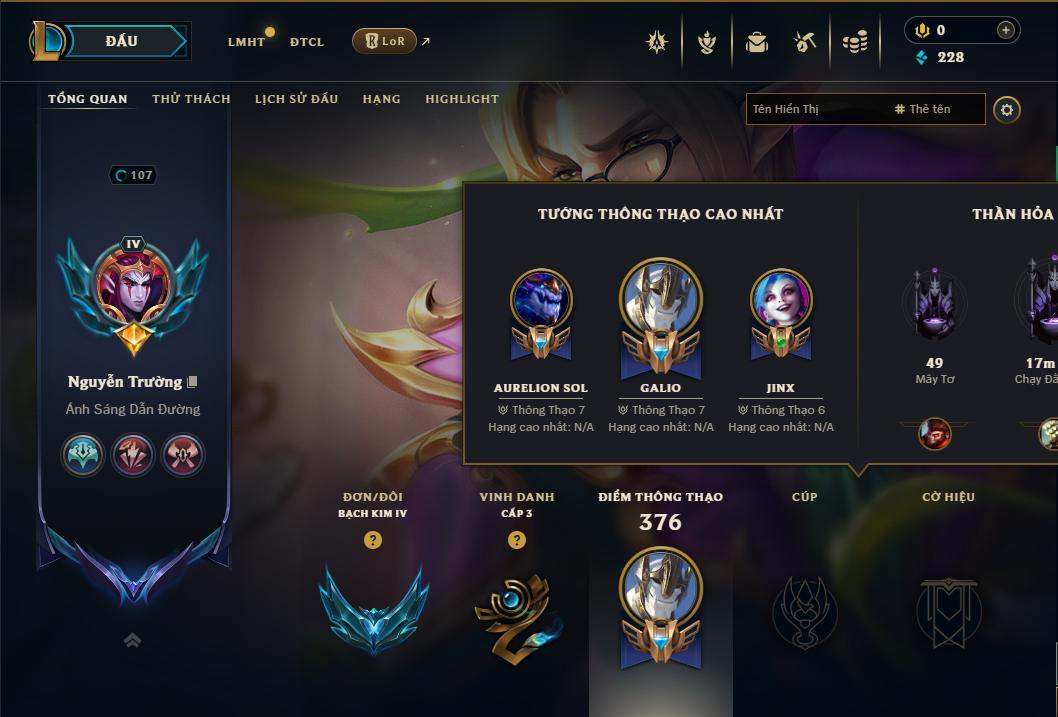This screenshot has width=1058, height=717.
Task: Select the HẠNG tab
Action: pyautogui.click(x=381, y=99)
